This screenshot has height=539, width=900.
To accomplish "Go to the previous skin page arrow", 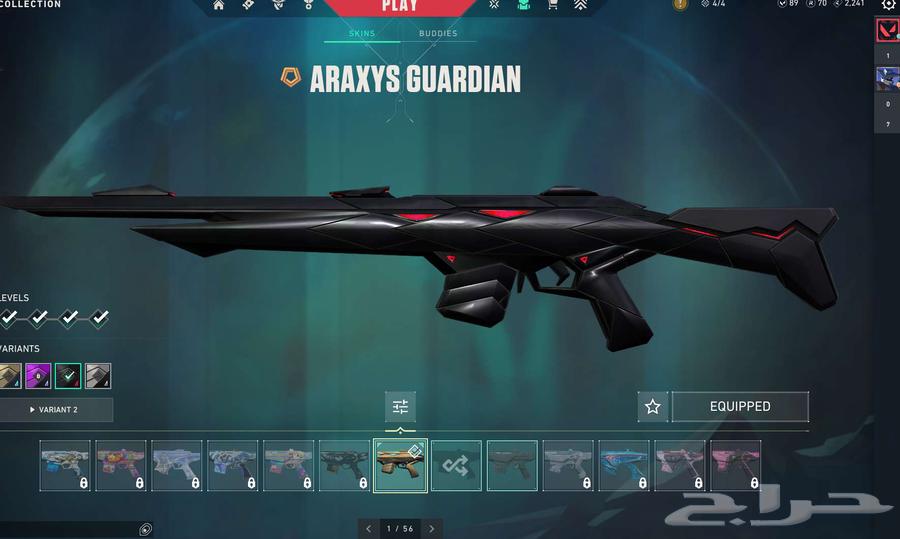I will (x=368, y=529).
